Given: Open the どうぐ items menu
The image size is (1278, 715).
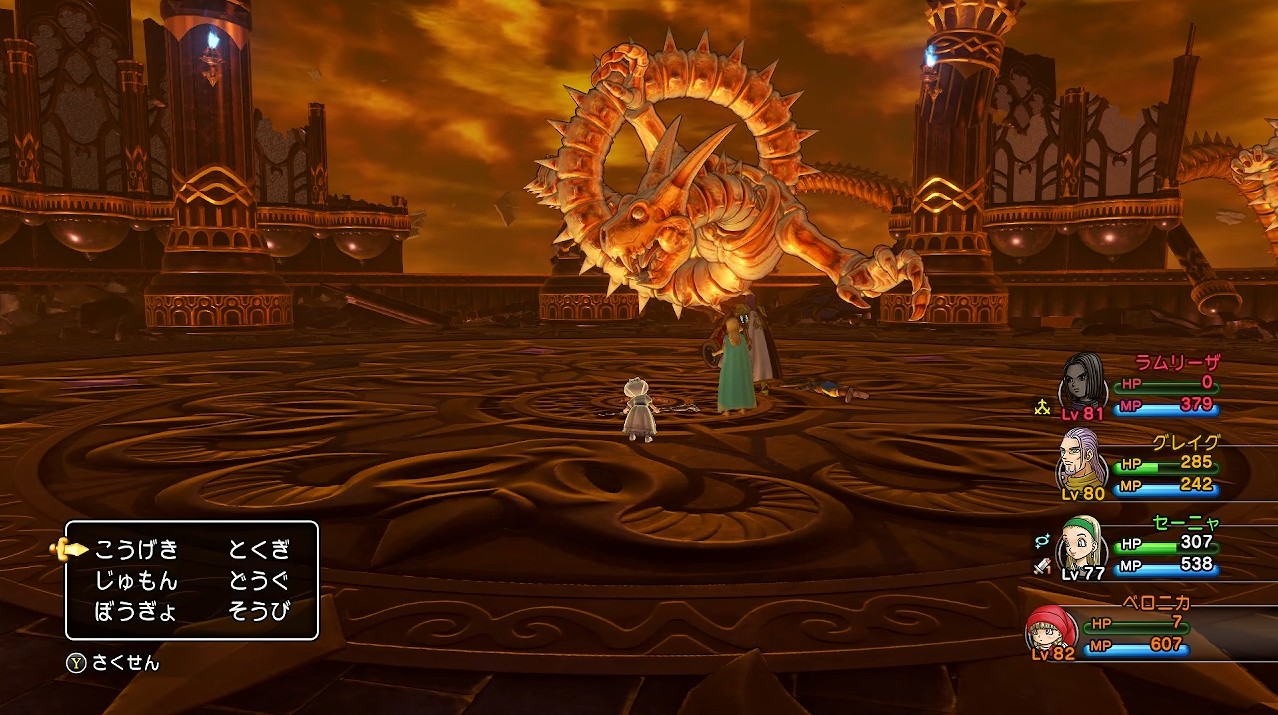Looking at the screenshot, I should click(x=259, y=580).
